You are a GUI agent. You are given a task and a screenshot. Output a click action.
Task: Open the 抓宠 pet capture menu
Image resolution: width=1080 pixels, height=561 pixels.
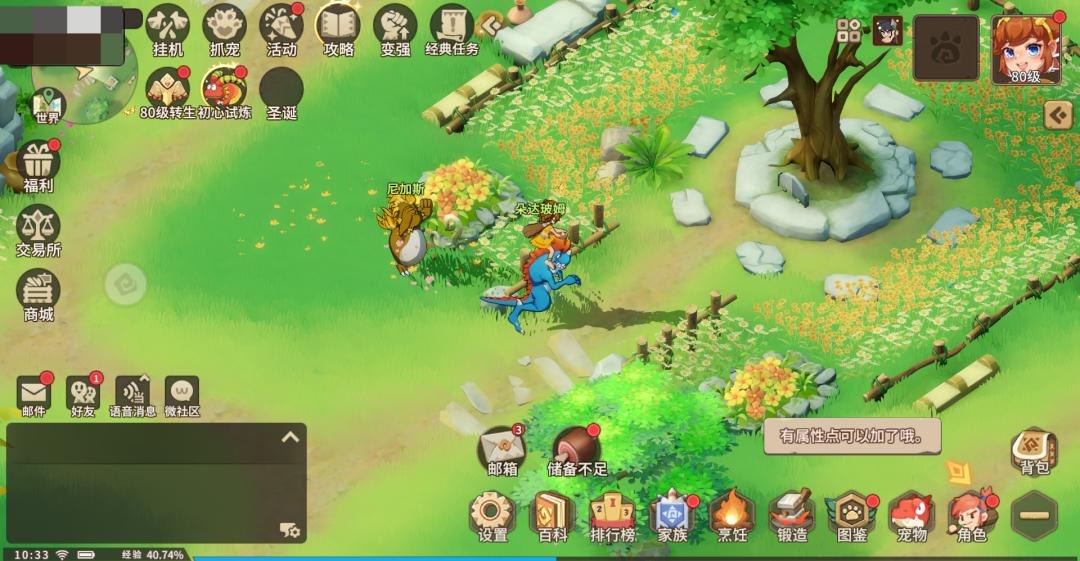(x=224, y=28)
